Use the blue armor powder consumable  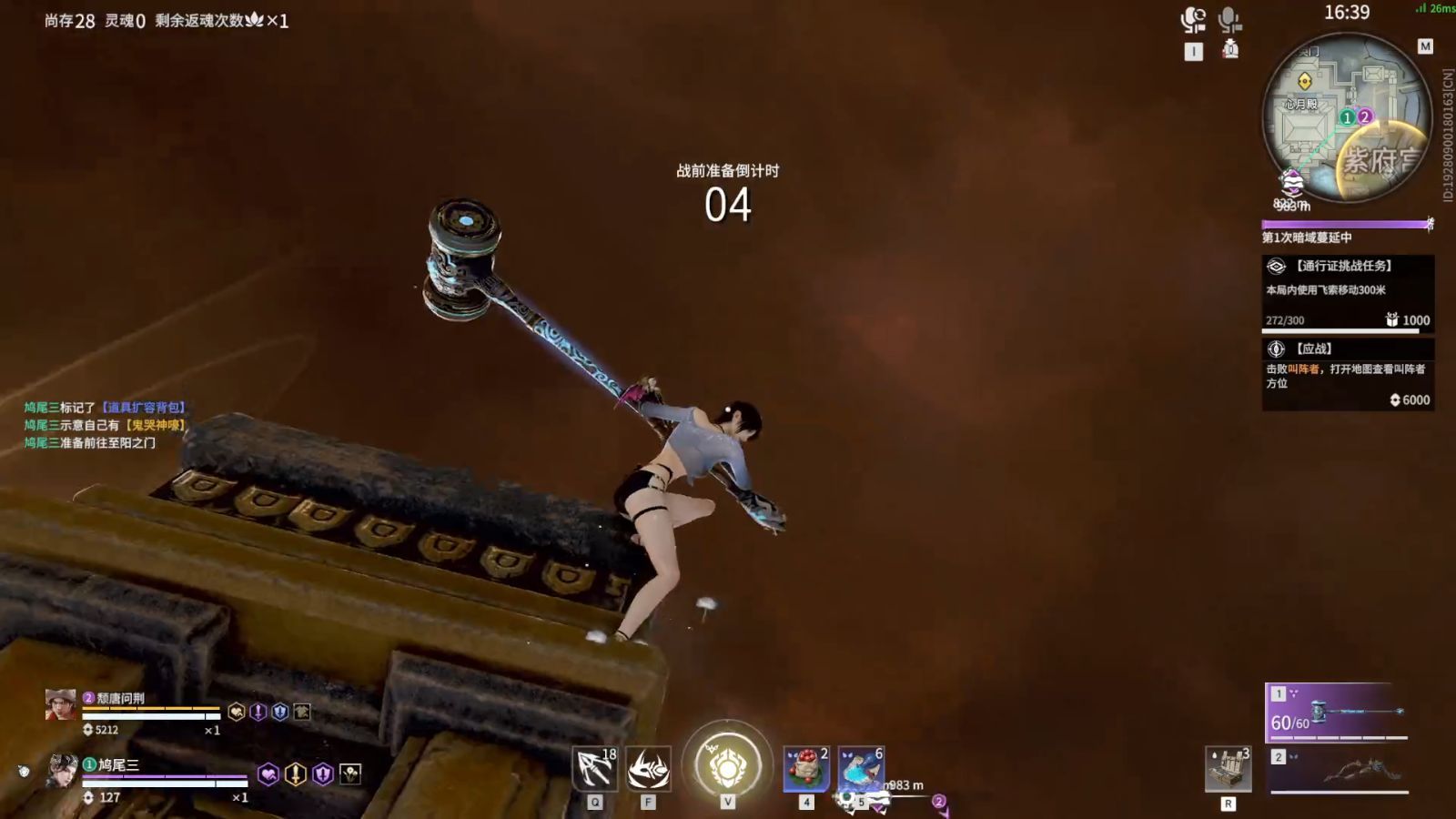(860, 768)
